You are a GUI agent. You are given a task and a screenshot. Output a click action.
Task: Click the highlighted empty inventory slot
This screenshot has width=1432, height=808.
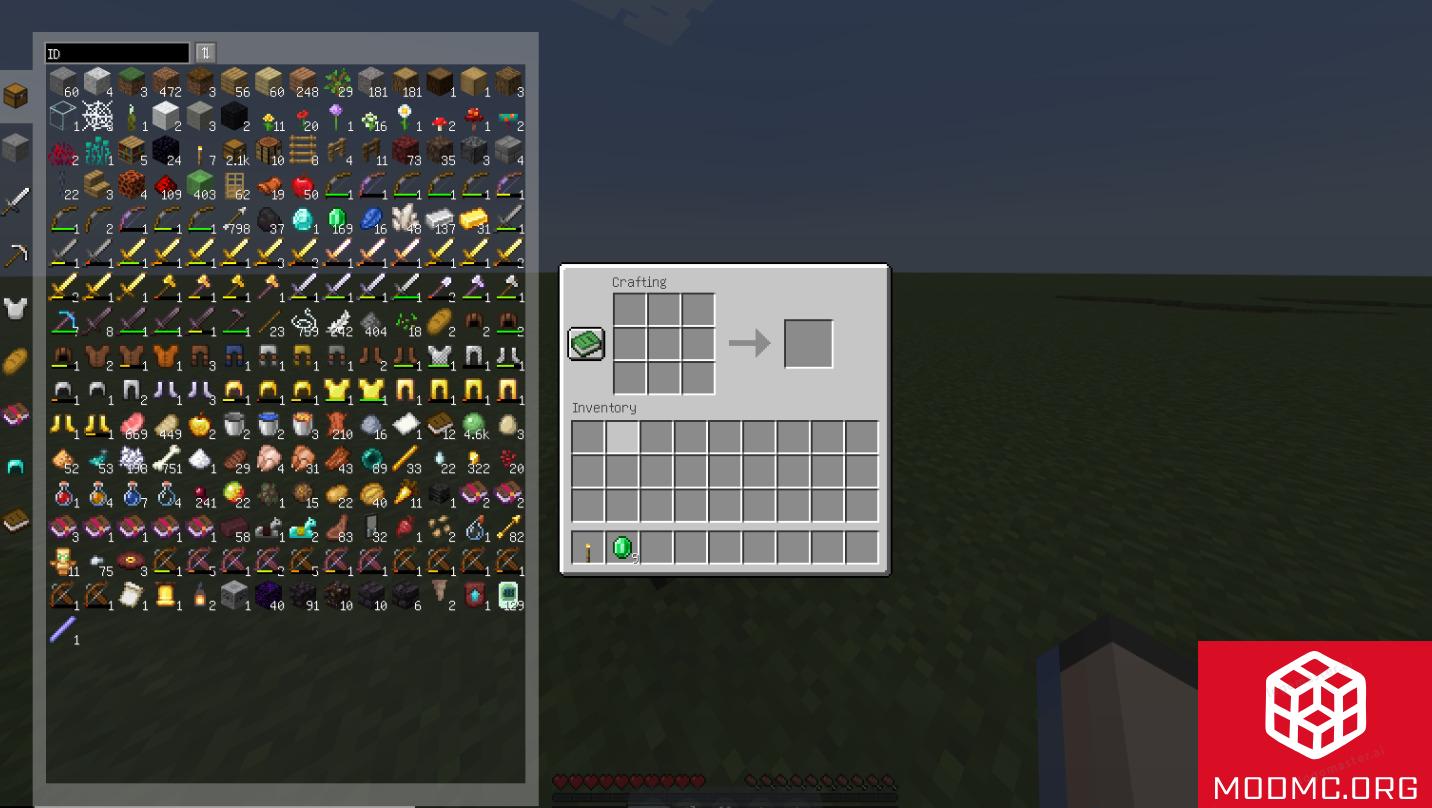(x=622, y=437)
